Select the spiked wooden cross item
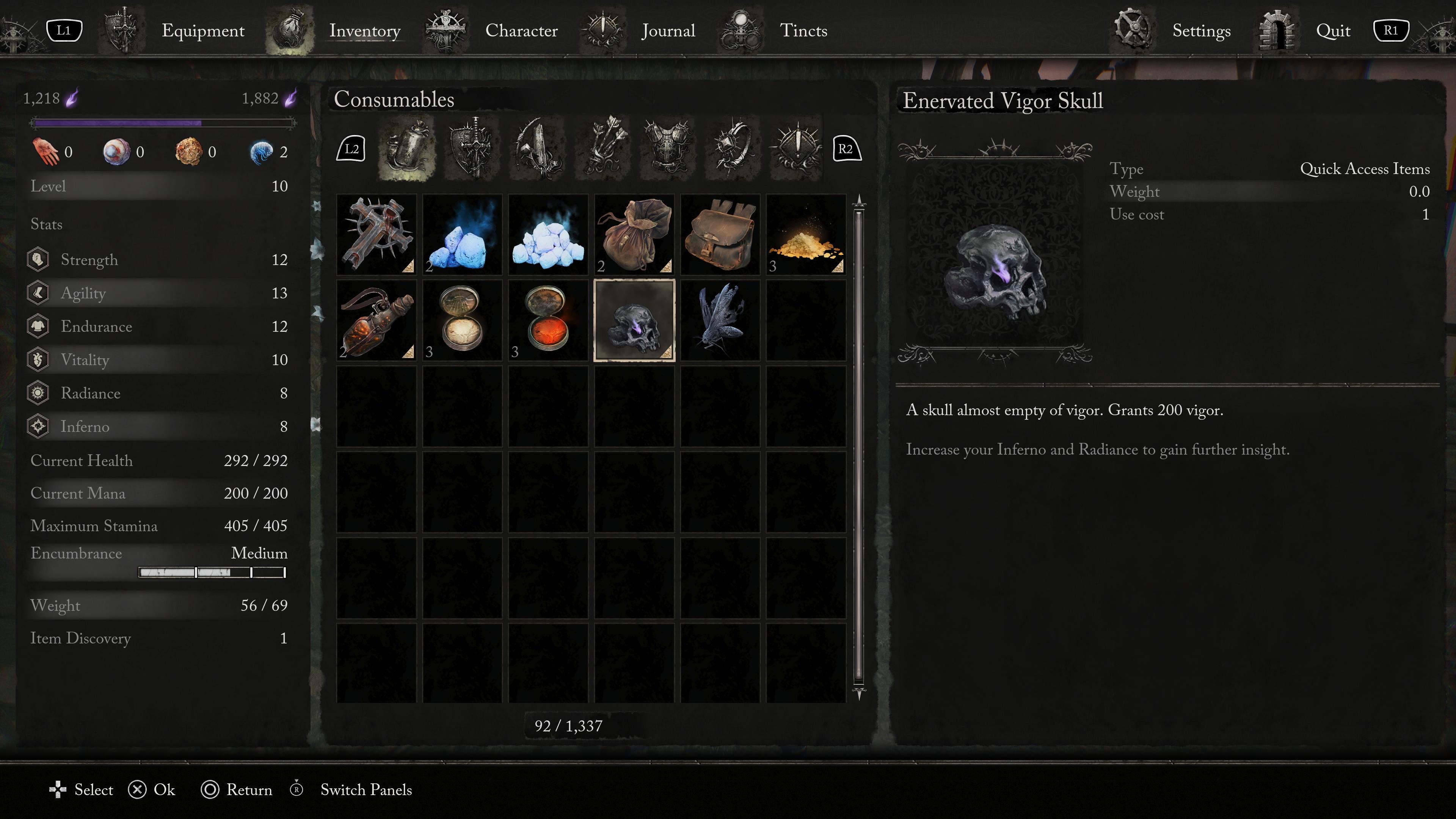Image resolution: width=1456 pixels, height=819 pixels. (377, 235)
